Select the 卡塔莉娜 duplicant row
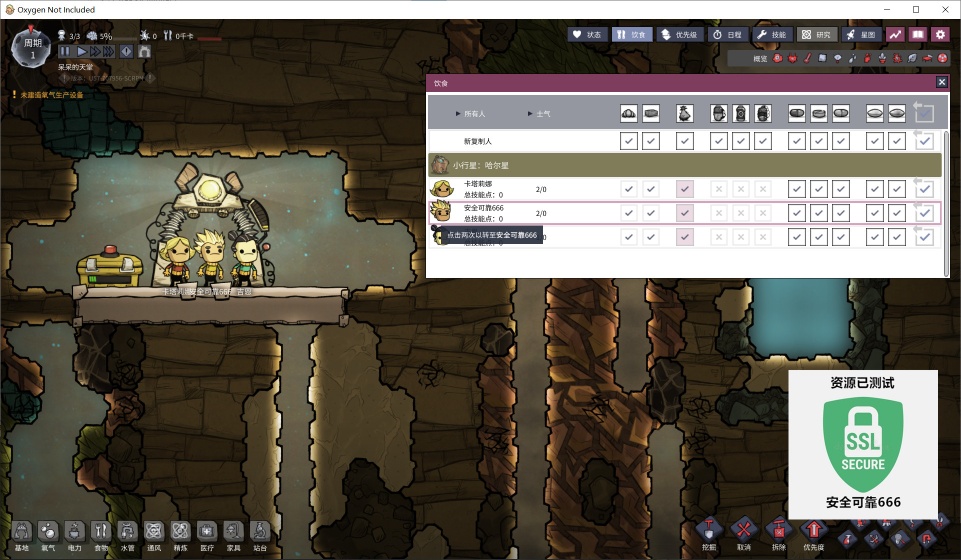This screenshot has width=961, height=560. click(478, 188)
